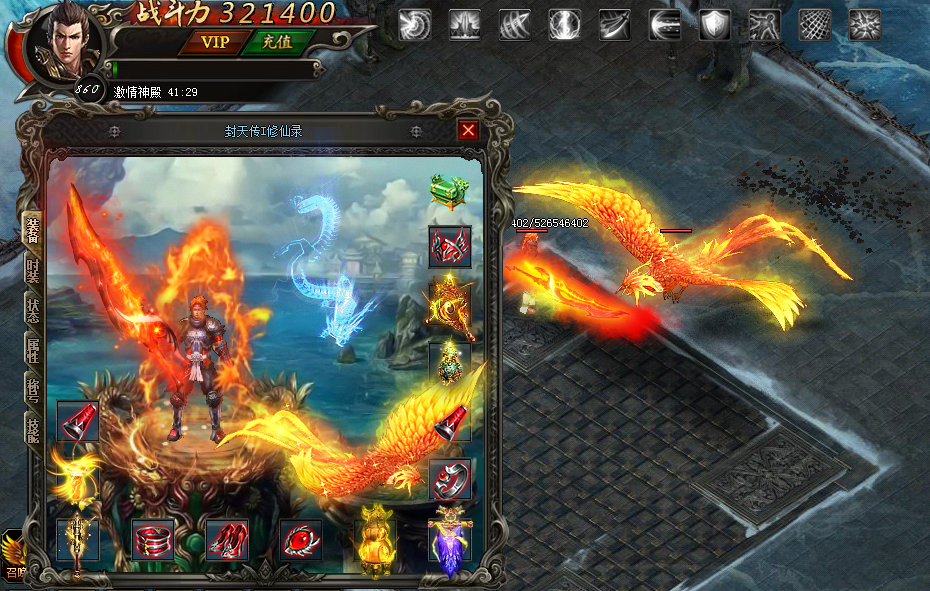Show the 属性 attributes tab

(x=32, y=350)
